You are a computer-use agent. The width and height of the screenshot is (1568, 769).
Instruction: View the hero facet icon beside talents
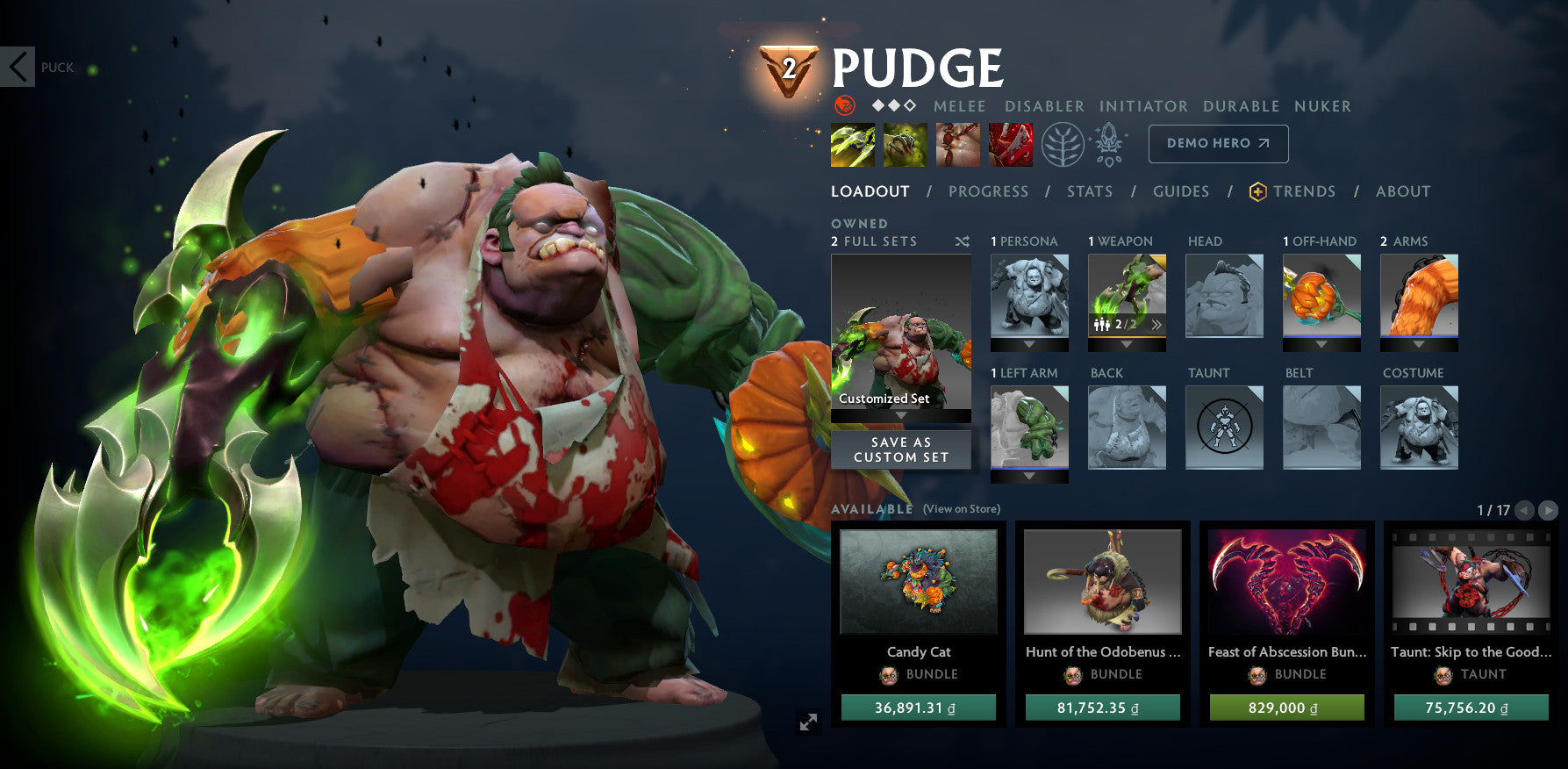[x=1108, y=145]
